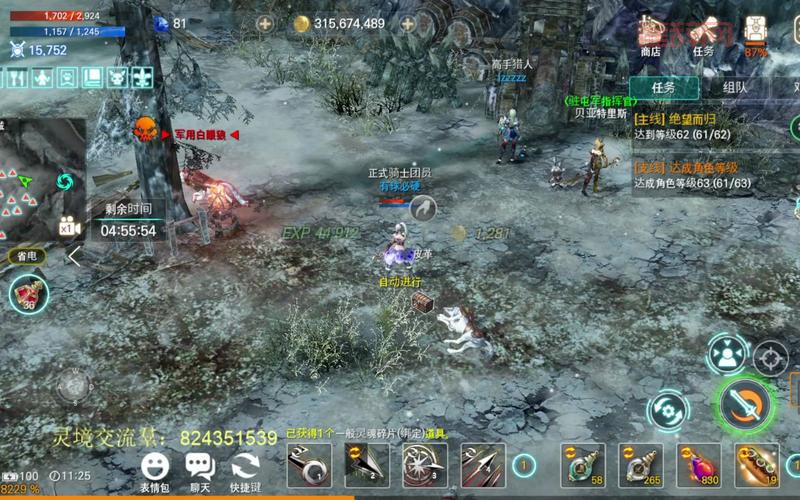Open the minimap
Viewport: 800px width, 500px height.
pyautogui.click(x=40, y=180)
